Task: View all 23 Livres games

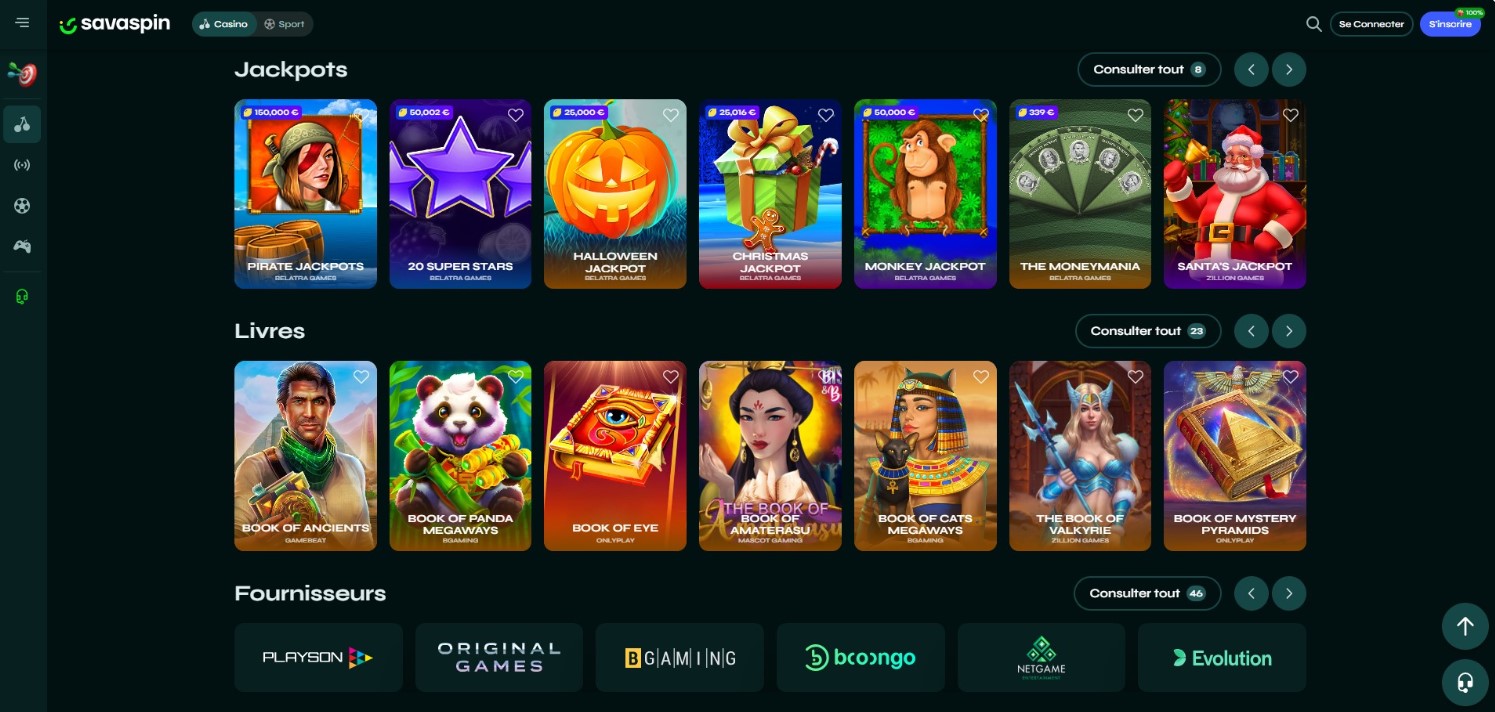Action: click(x=1147, y=331)
